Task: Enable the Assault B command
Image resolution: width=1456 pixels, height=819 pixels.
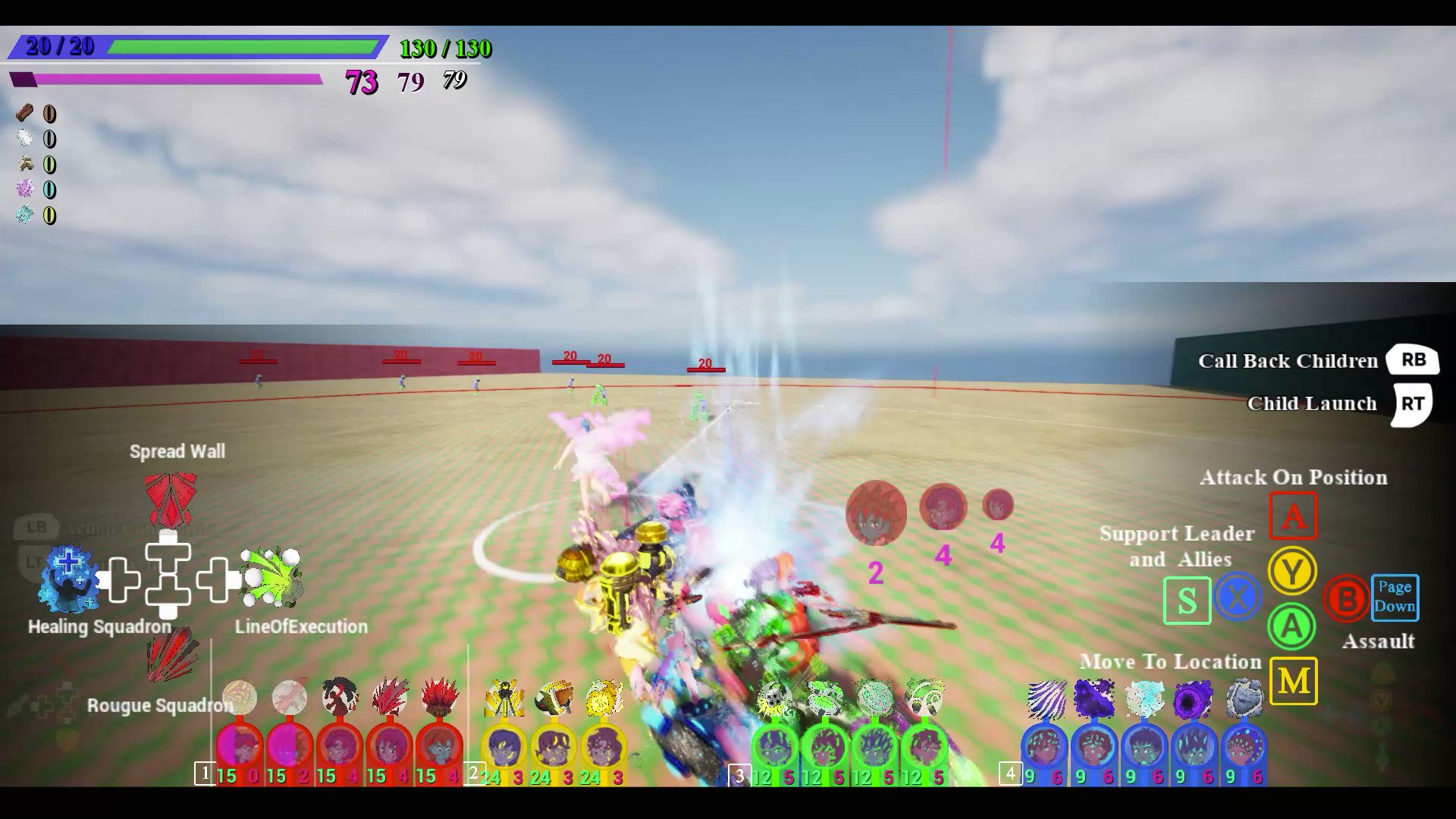Action: tap(1345, 600)
